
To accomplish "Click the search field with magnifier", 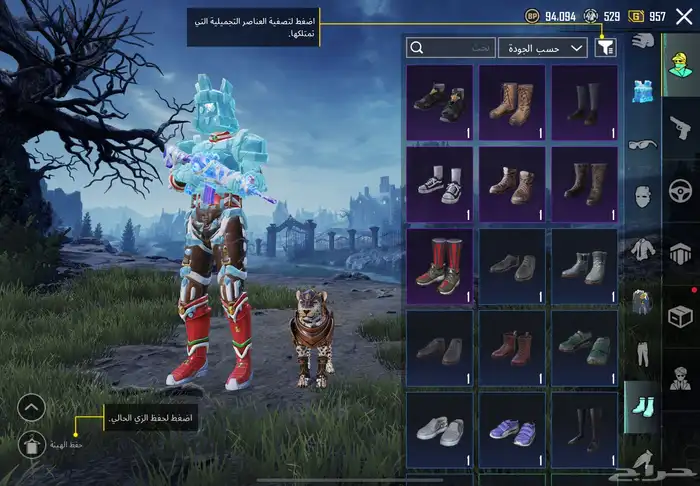I will click(x=451, y=47).
